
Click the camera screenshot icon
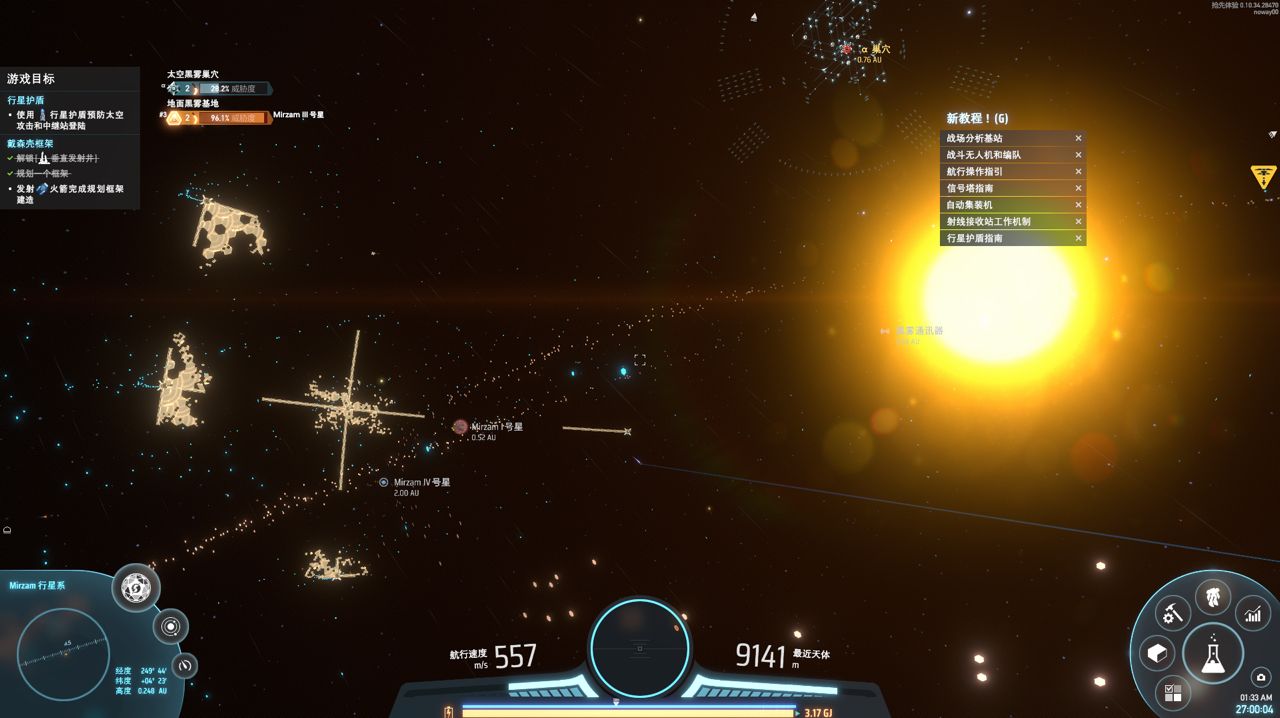pos(1261,677)
